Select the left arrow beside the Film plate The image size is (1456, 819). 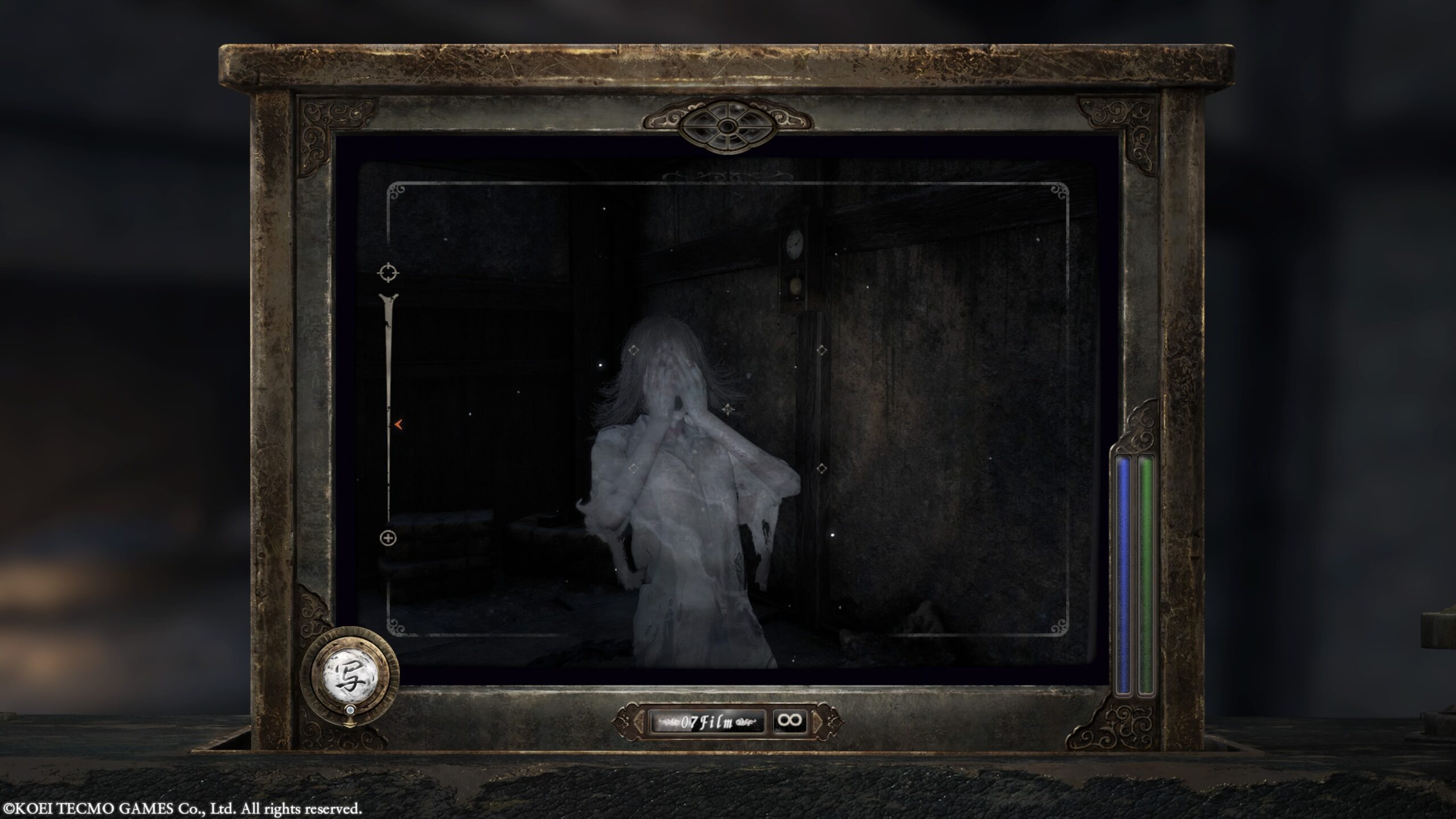[640, 722]
